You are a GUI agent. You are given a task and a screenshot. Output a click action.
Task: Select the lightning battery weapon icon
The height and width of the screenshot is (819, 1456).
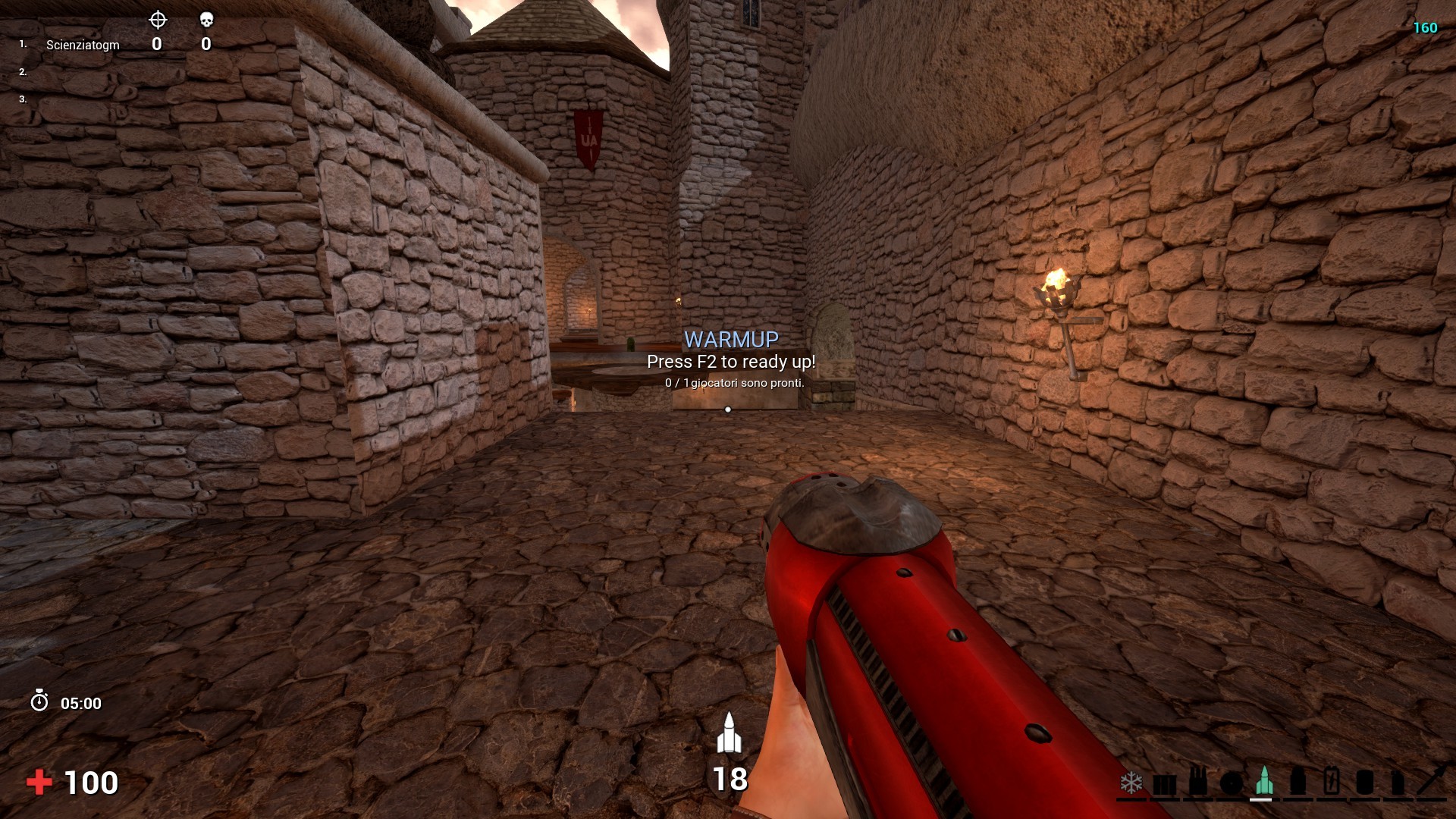click(x=1331, y=781)
